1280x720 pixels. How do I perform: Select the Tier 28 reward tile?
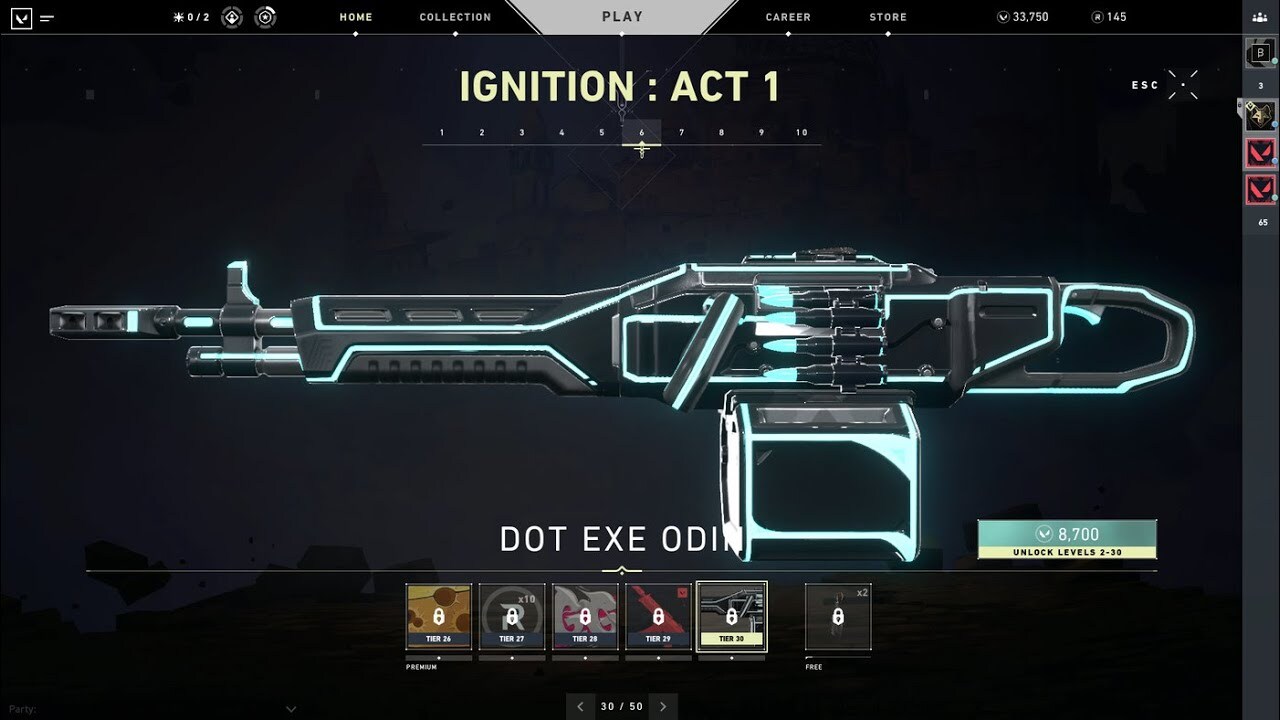[585, 617]
